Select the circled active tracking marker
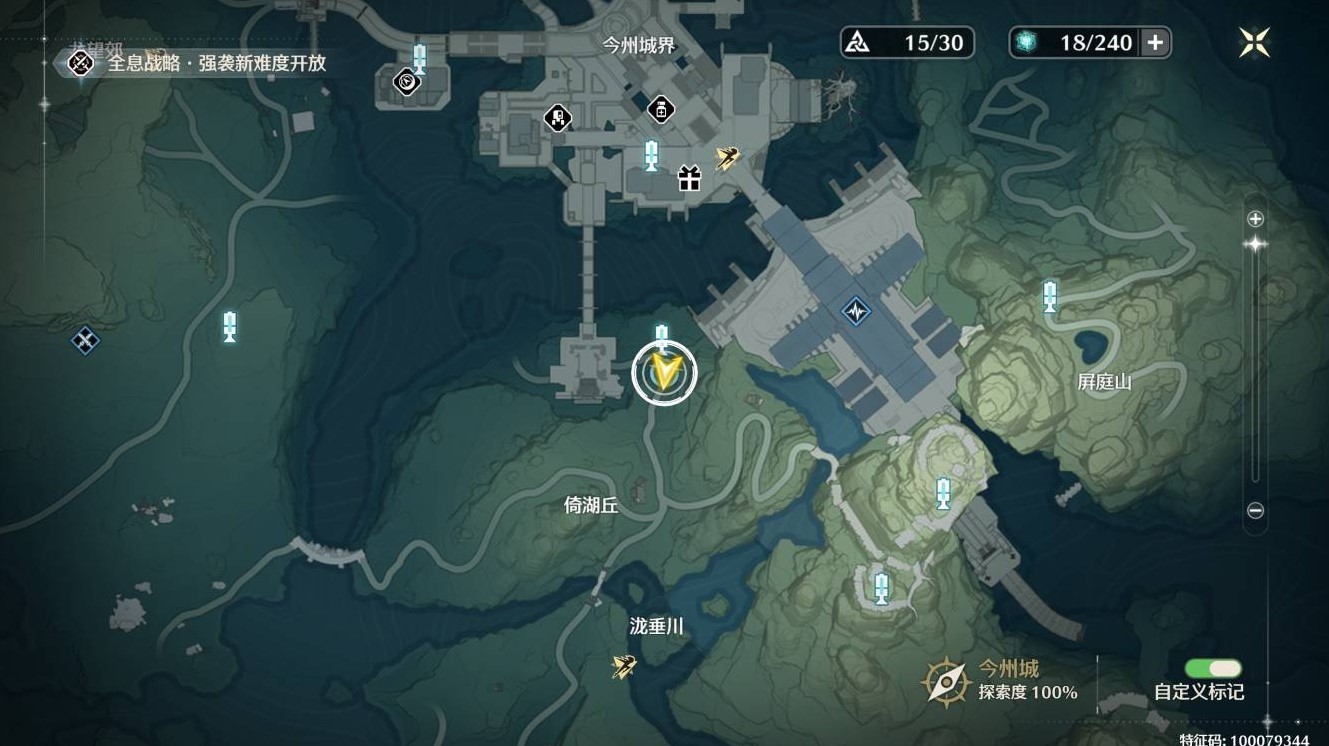The image size is (1329, 746). coord(665,371)
